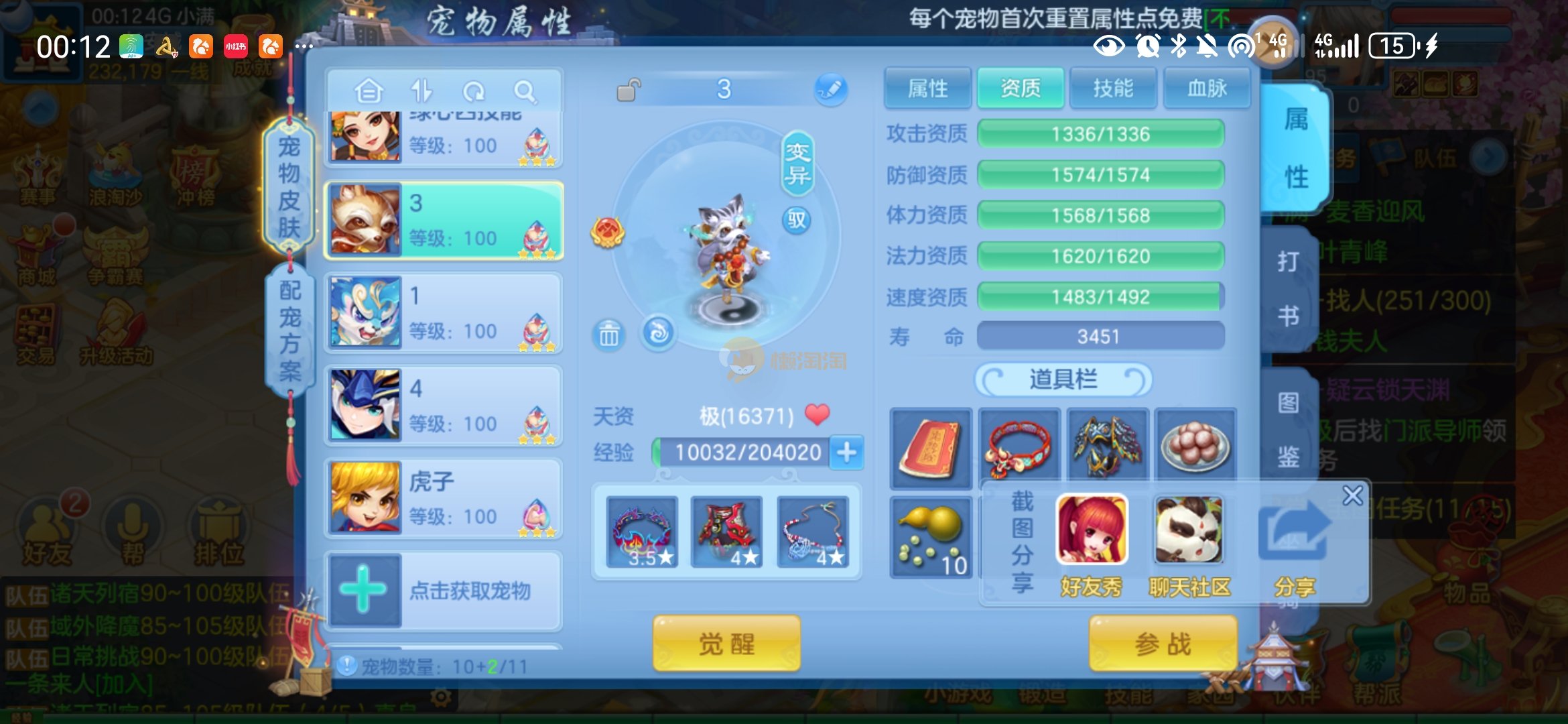Open the 打书 side tab
1568x724 pixels.
[1287, 288]
